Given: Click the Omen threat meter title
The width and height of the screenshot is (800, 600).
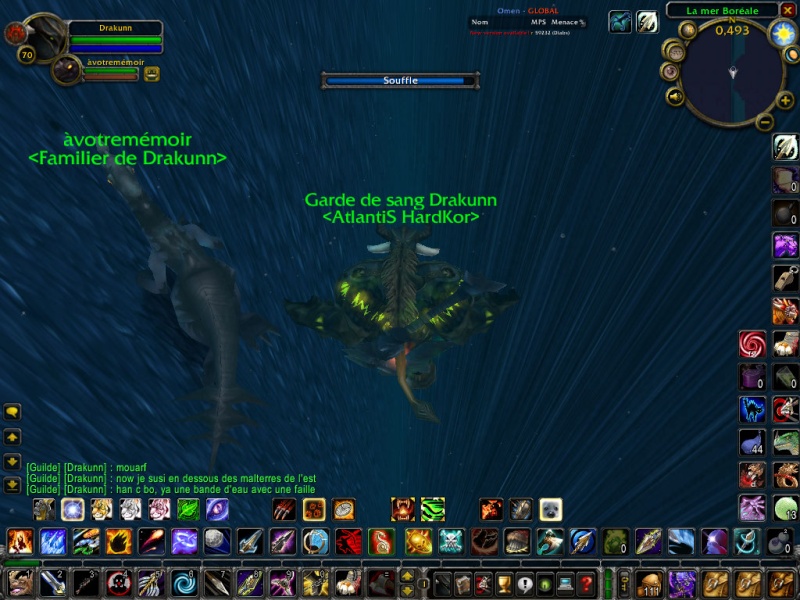Looking at the screenshot, I should 527,11.
